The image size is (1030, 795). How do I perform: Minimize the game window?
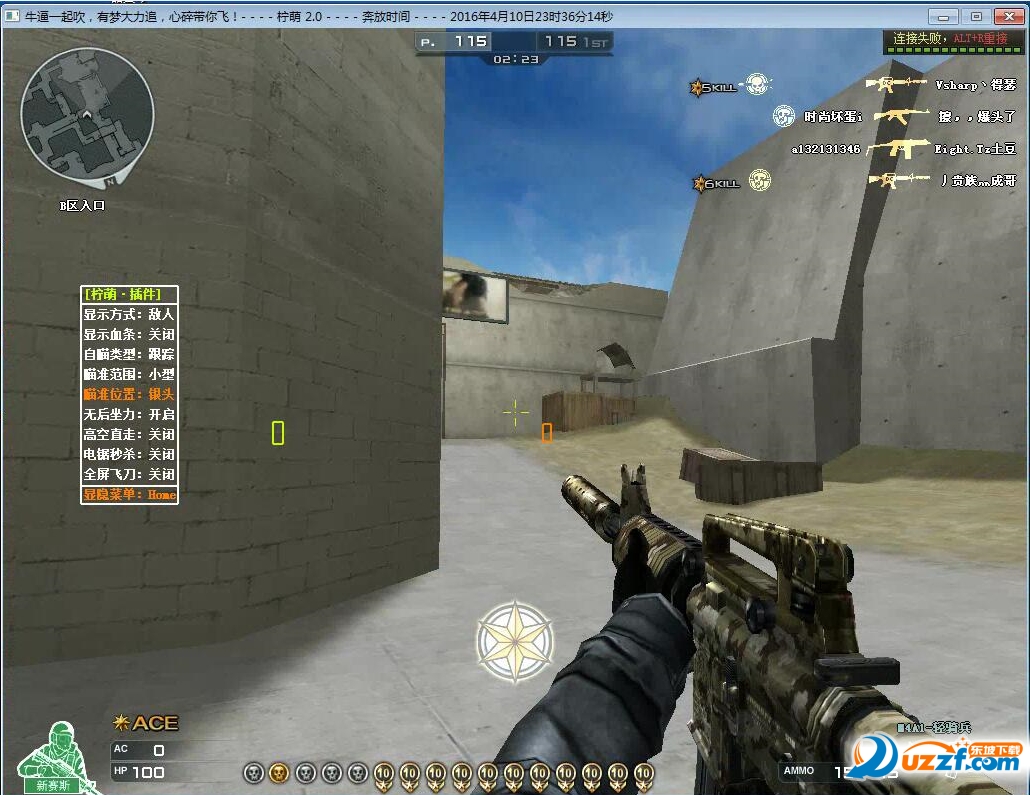point(943,16)
